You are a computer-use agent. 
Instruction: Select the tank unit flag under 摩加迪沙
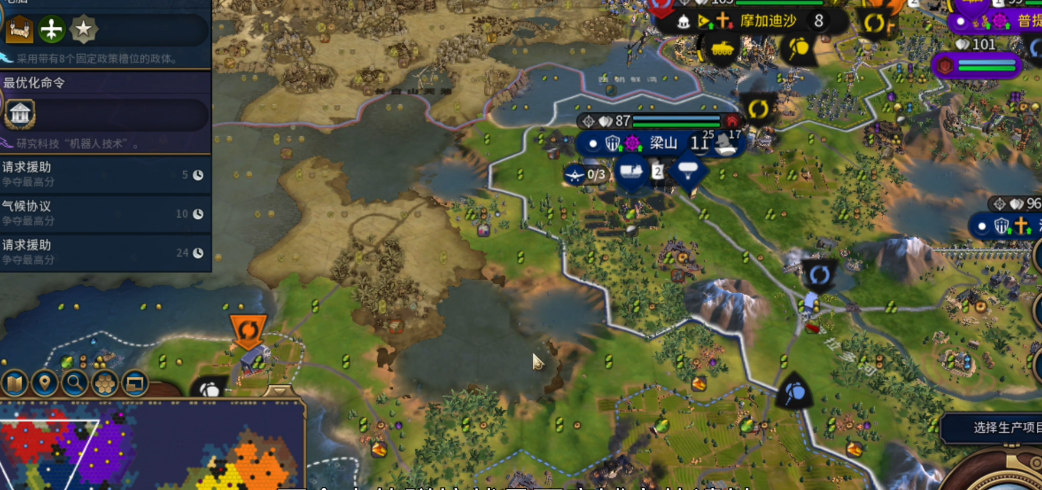coord(721,50)
